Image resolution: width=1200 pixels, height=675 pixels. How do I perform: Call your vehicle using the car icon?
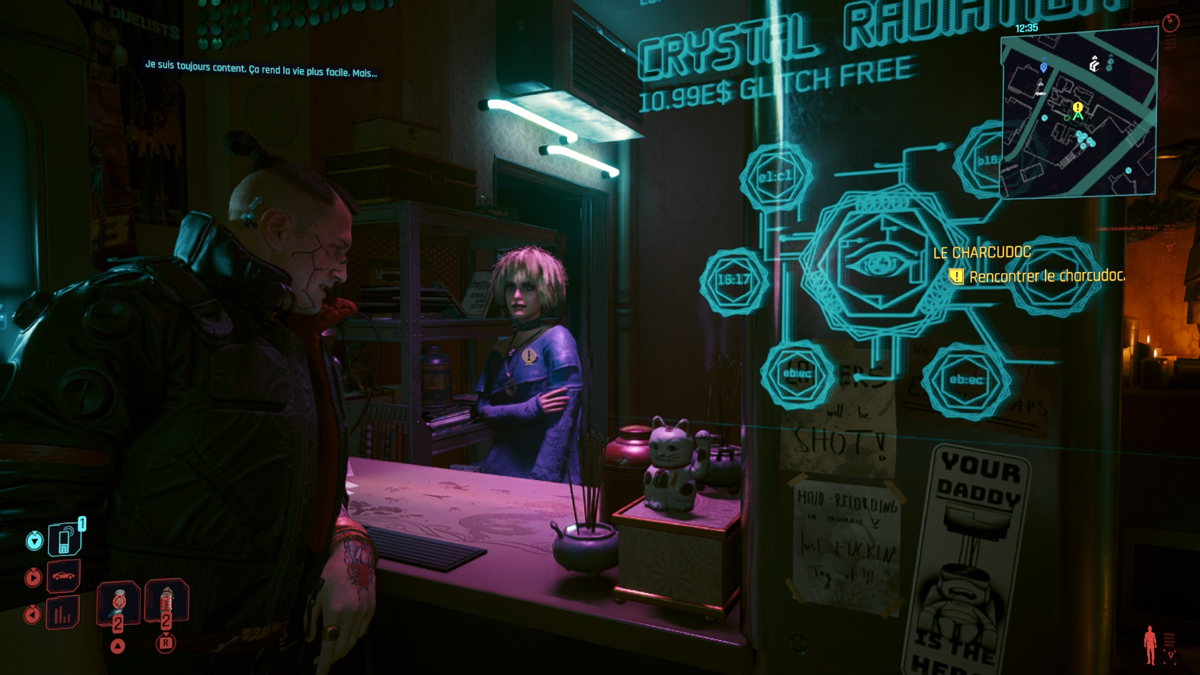tap(63, 577)
